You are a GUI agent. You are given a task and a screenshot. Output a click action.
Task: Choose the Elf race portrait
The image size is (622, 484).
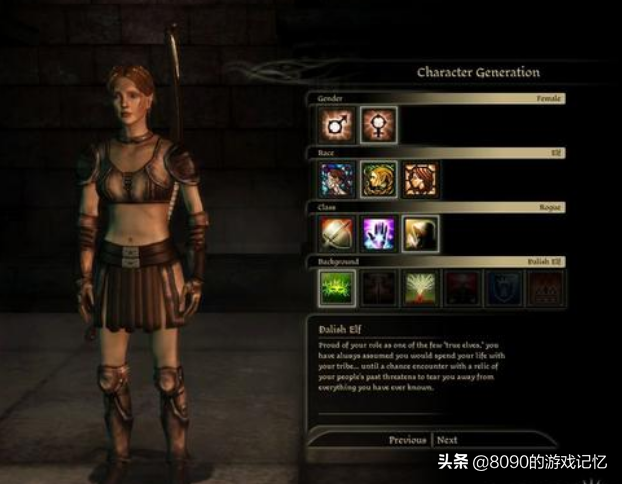379,180
